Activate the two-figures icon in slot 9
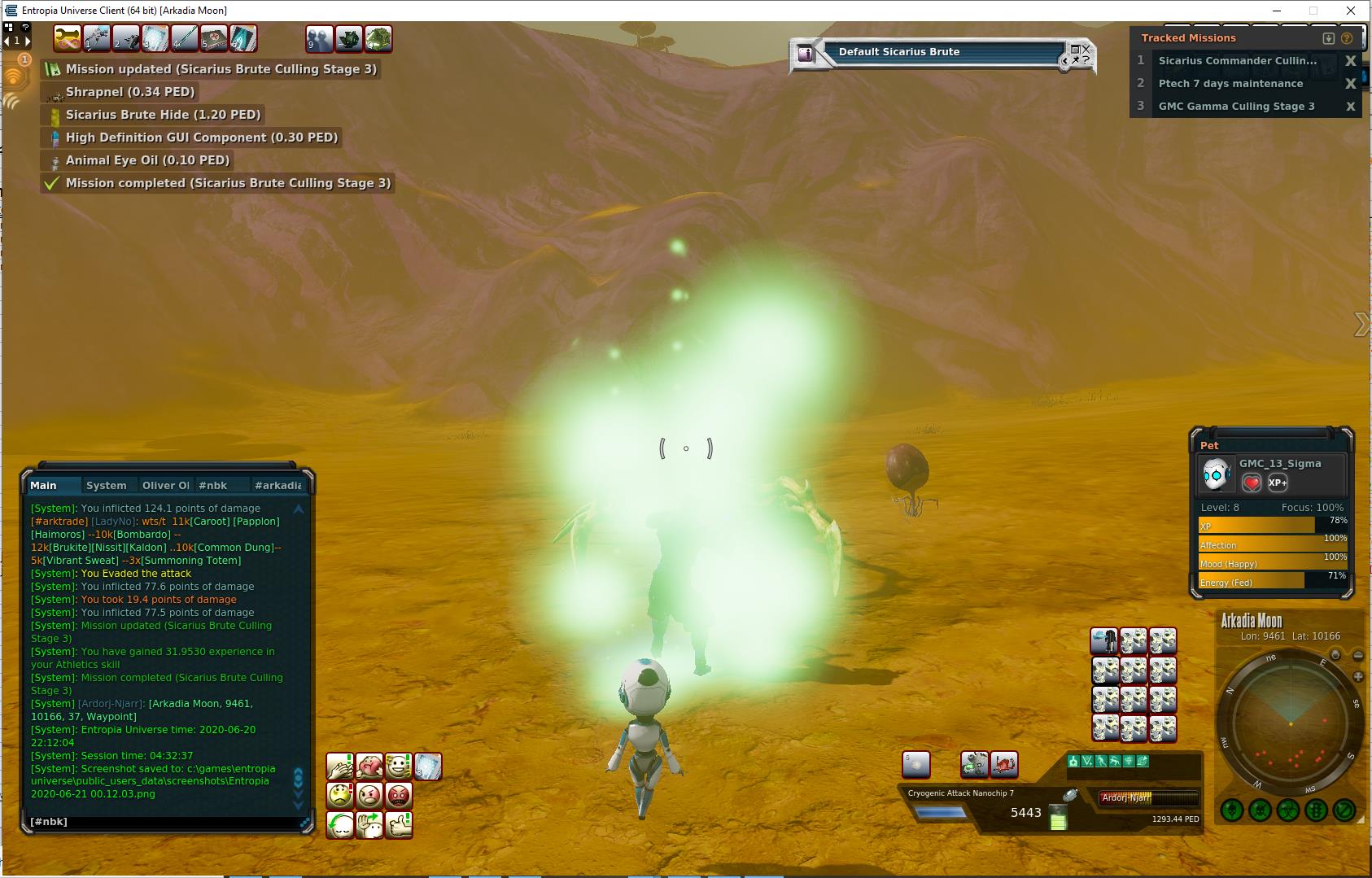The height and width of the screenshot is (878, 1372). 319,38
